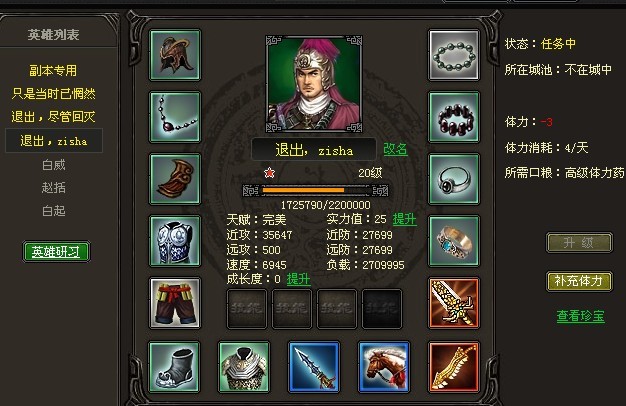The height and width of the screenshot is (406, 626).
Task: Select hero 白威 in the hero list
Action: pyautogui.click(x=53, y=163)
